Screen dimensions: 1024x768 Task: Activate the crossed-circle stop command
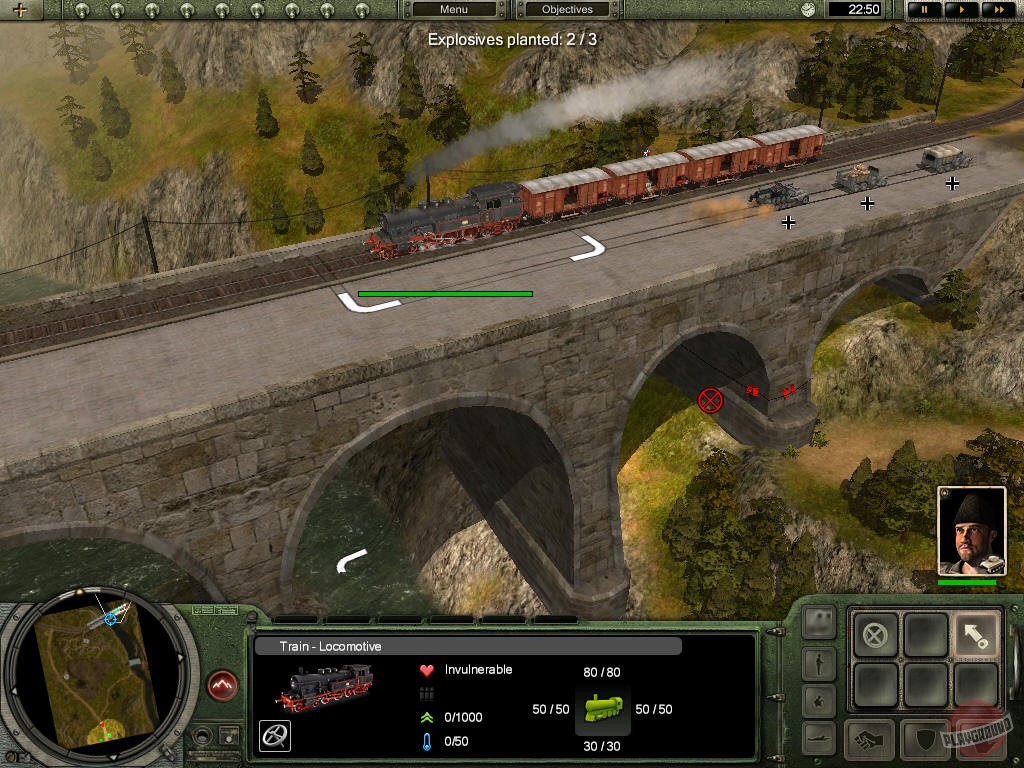pyautogui.click(x=875, y=635)
